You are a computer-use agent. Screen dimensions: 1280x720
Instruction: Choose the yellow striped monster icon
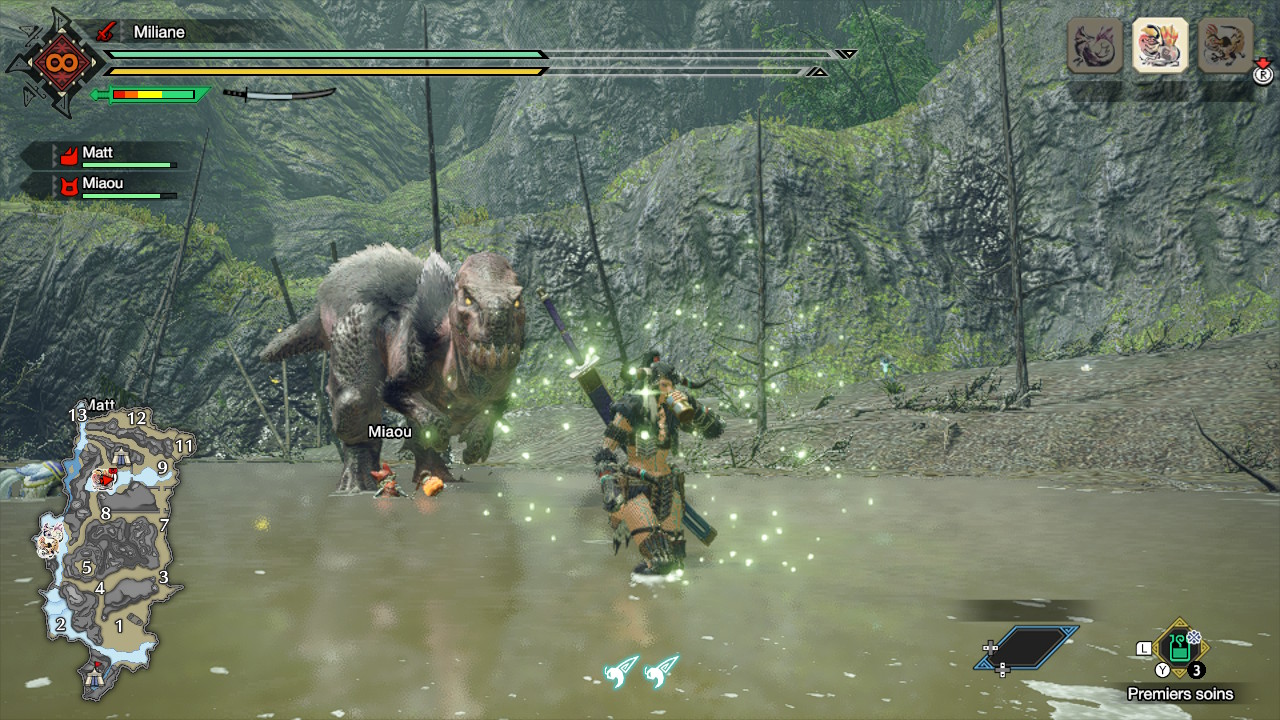pos(1225,46)
